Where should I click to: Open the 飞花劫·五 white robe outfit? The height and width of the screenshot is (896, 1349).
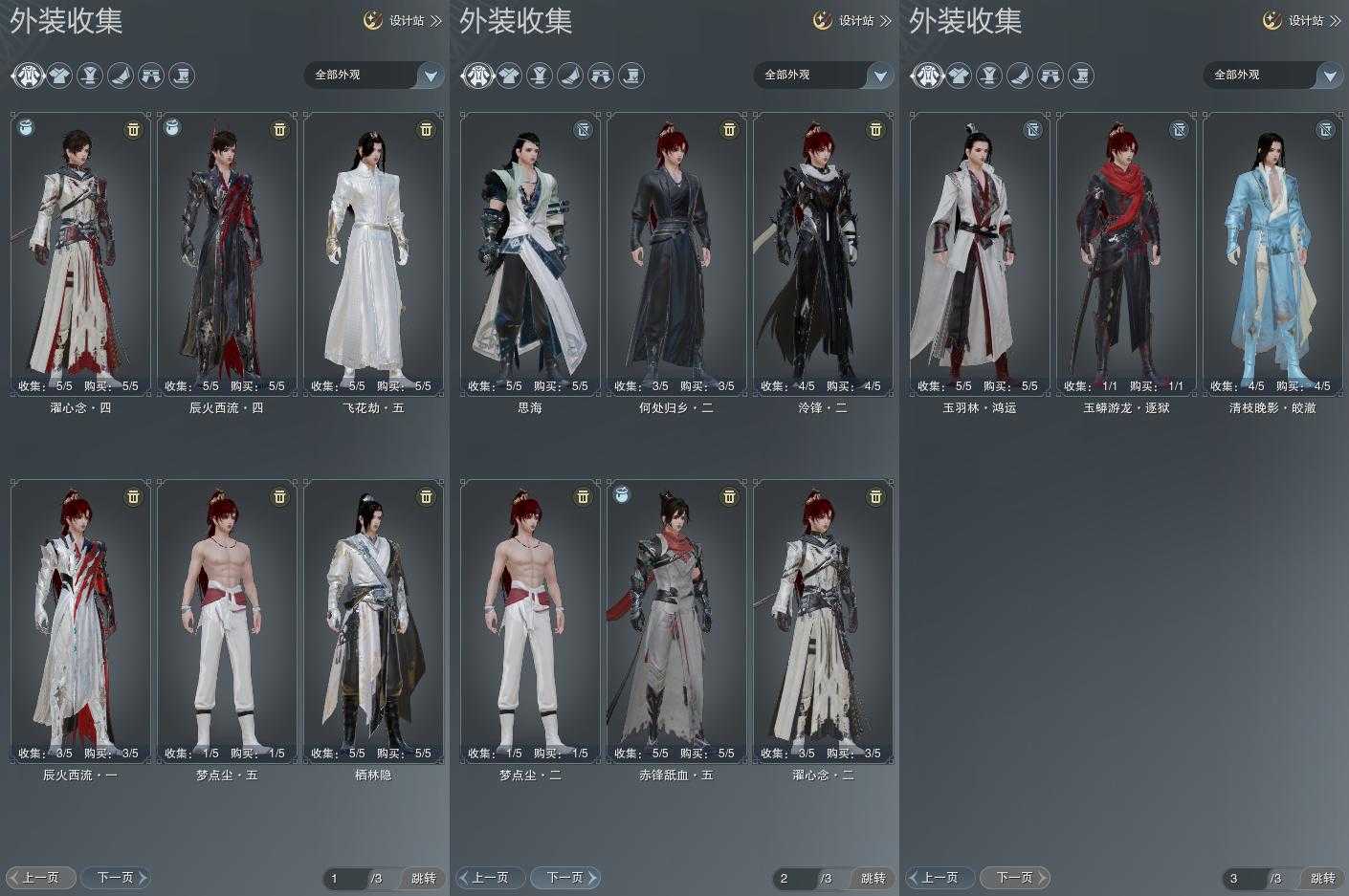373,253
